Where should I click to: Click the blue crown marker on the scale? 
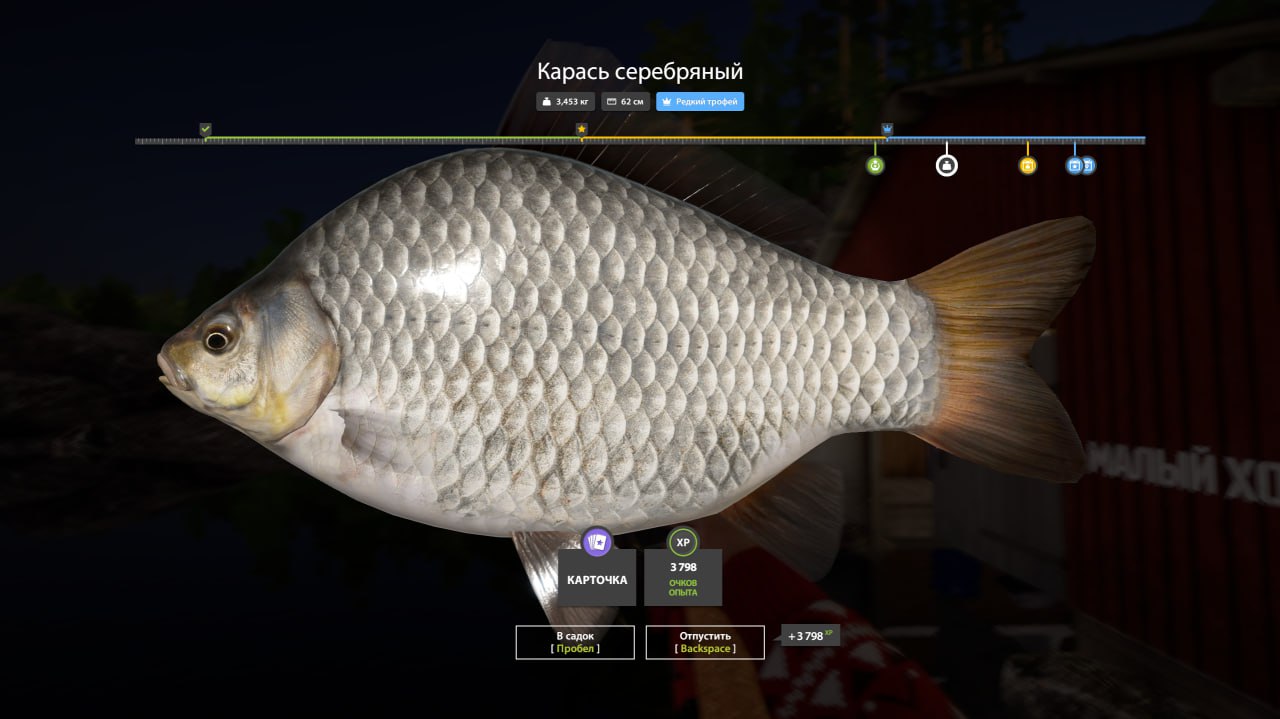tap(887, 129)
